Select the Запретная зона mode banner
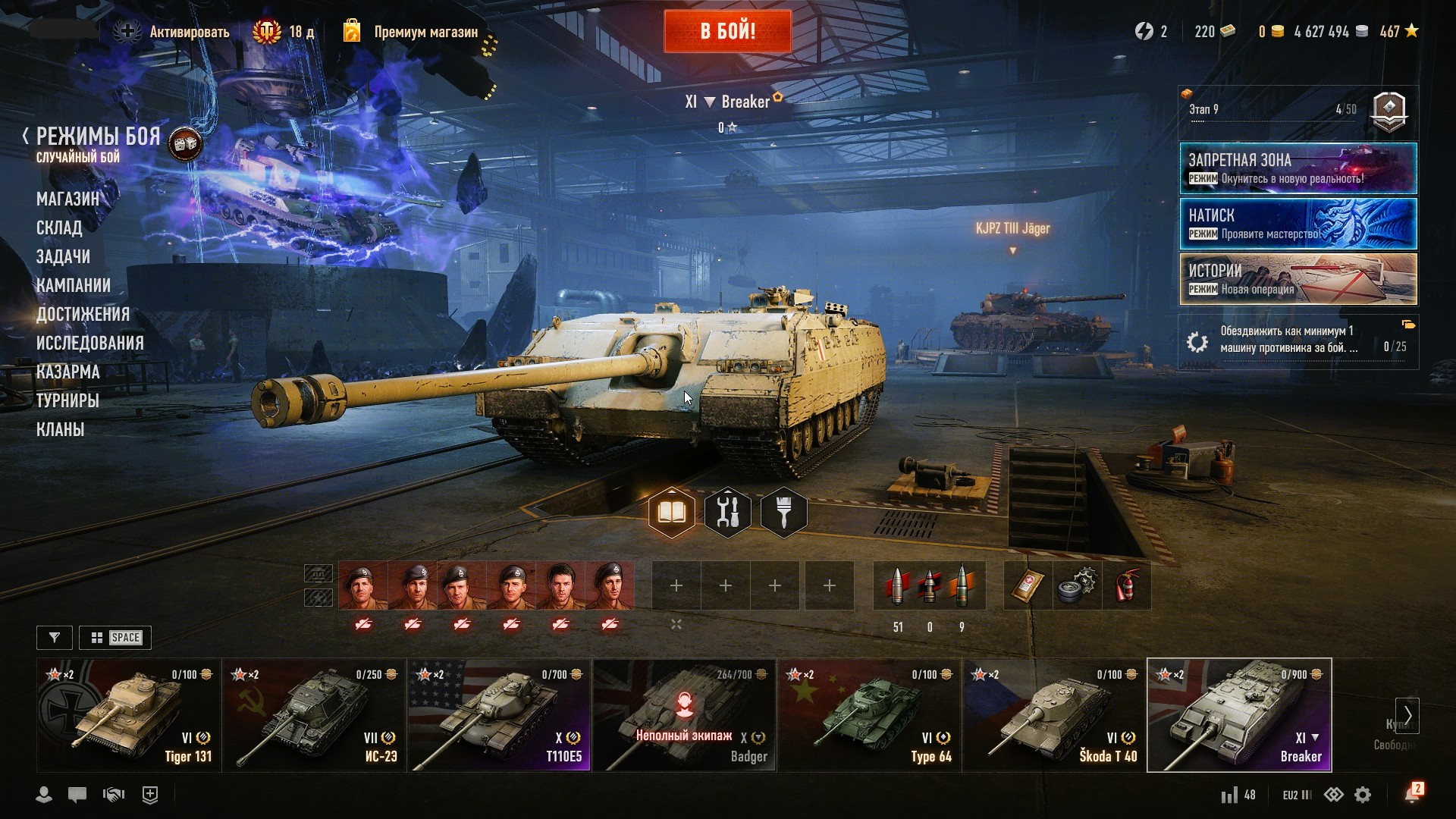1456x819 pixels. [1298, 168]
